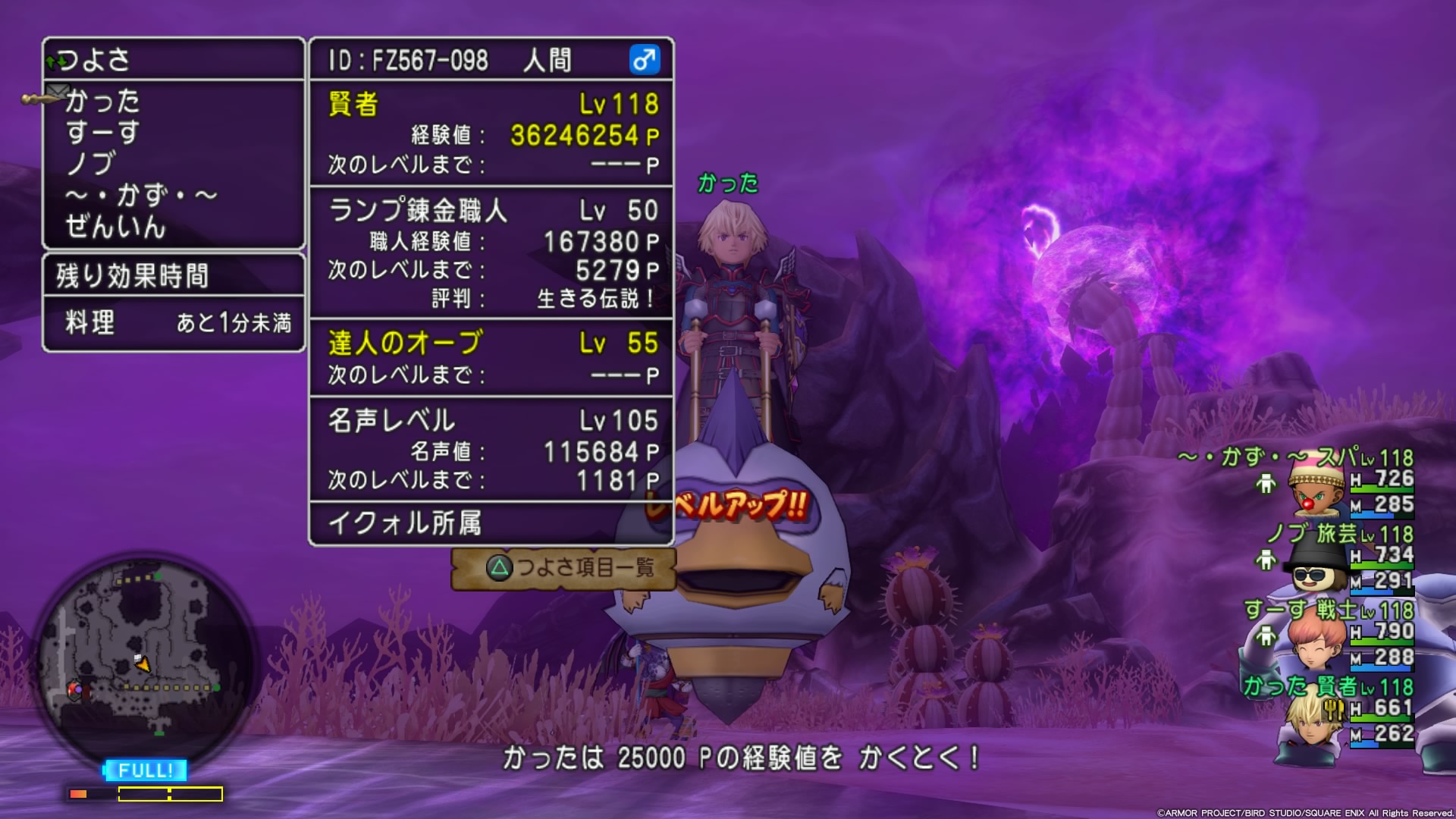This screenshot has height=819, width=1456.
Task: Click the つよさ項目一覧 button
Action: click(x=563, y=567)
